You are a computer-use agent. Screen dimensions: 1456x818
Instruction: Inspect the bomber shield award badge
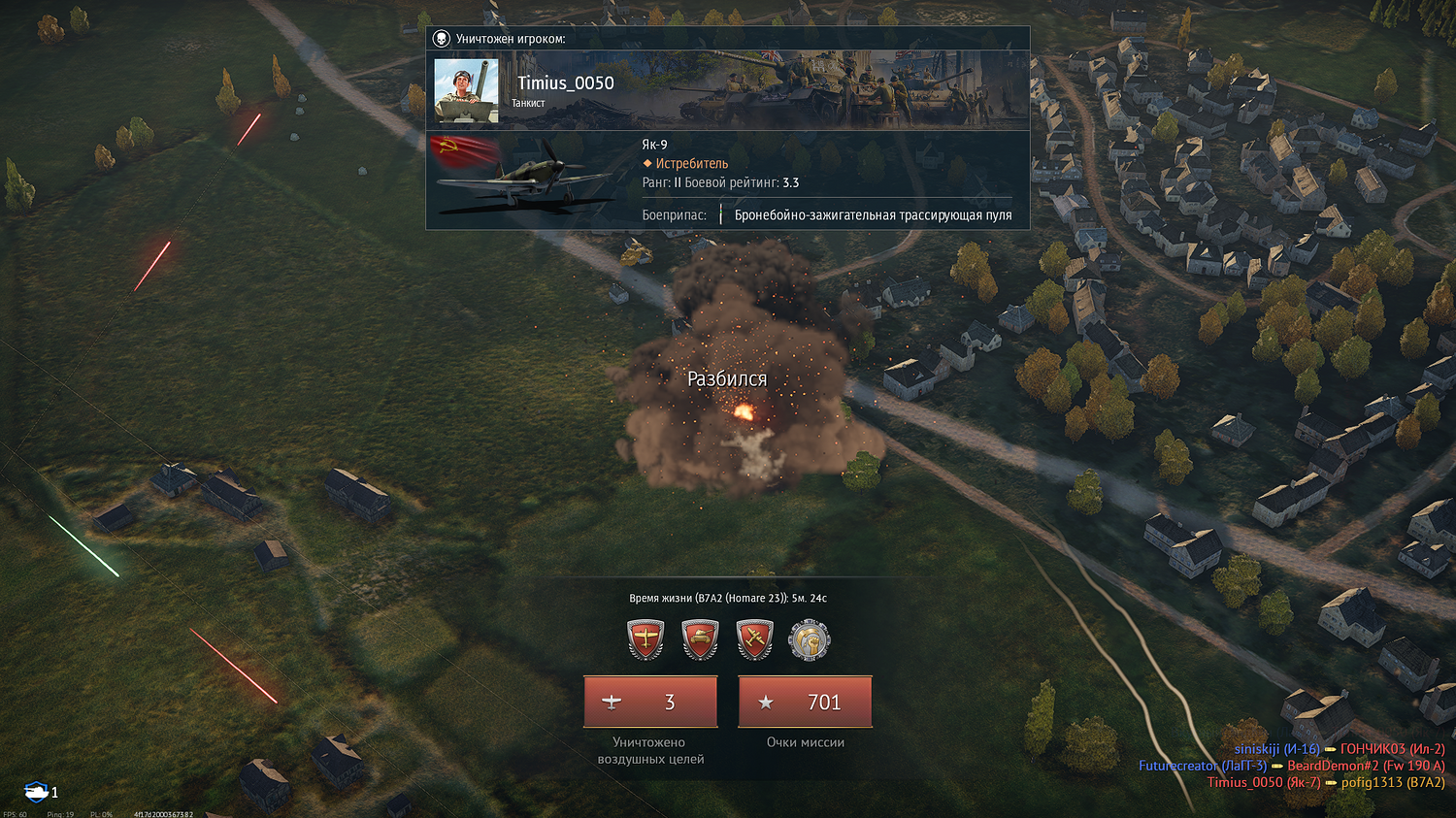(x=755, y=641)
